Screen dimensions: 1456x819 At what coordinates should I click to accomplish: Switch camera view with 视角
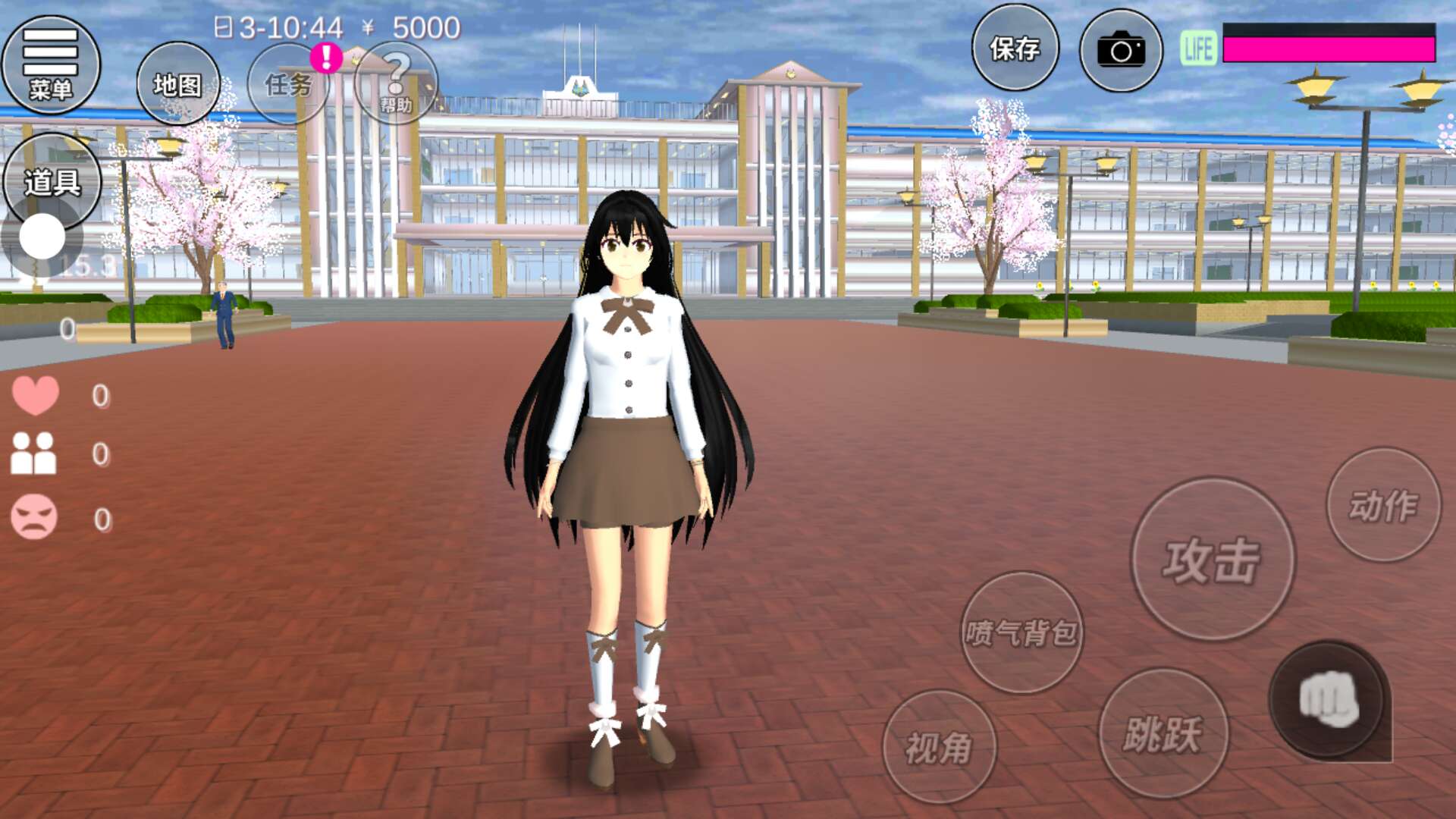pyautogui.click(x=940, y=748)
